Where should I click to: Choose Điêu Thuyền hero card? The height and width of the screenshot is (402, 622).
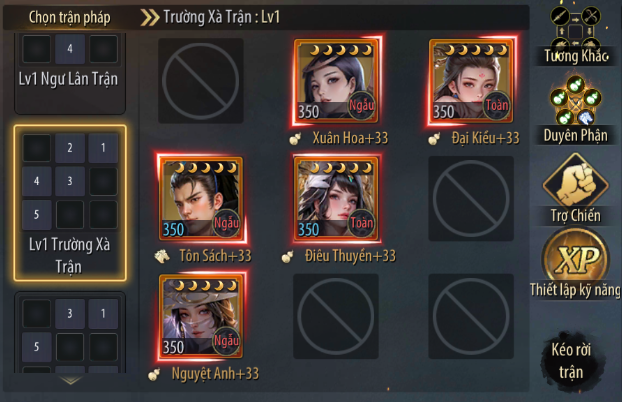coord(337,199)
